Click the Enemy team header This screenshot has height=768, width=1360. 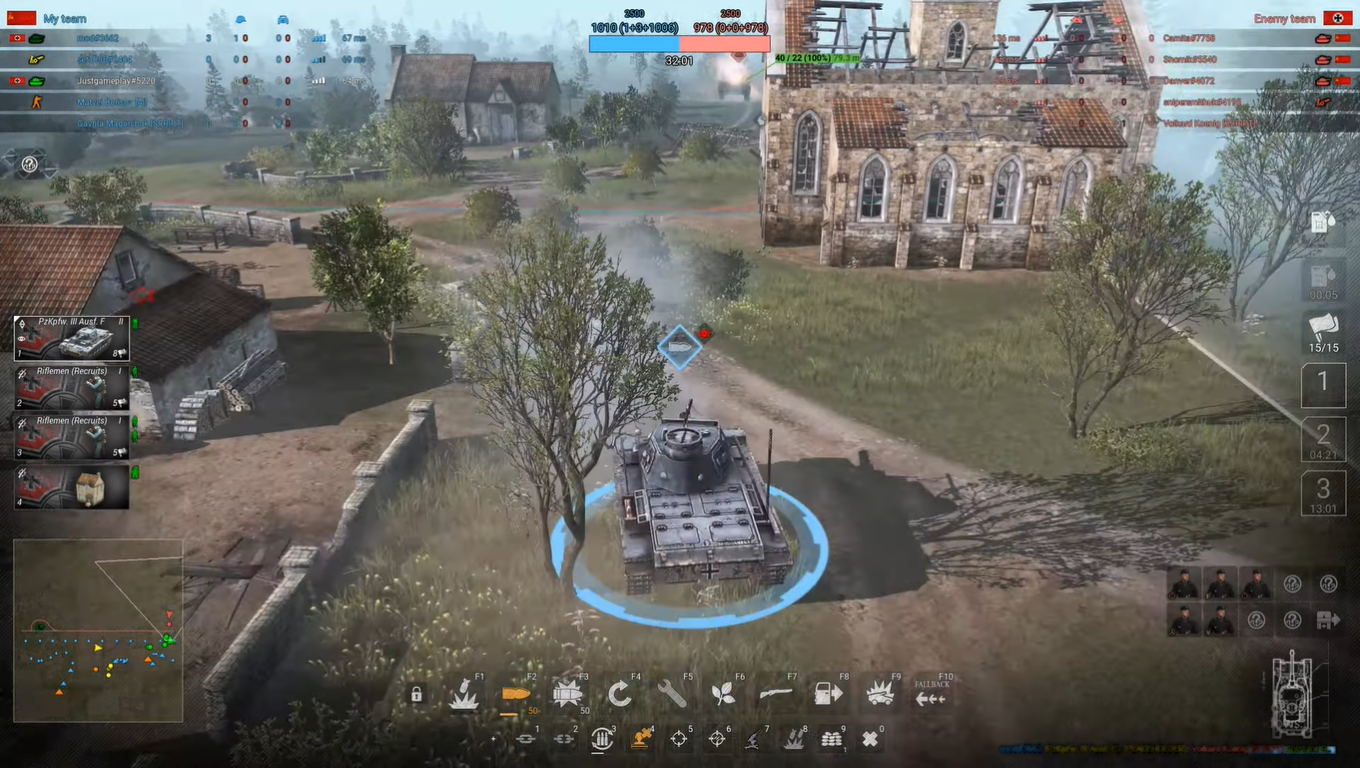[1283, 18]
